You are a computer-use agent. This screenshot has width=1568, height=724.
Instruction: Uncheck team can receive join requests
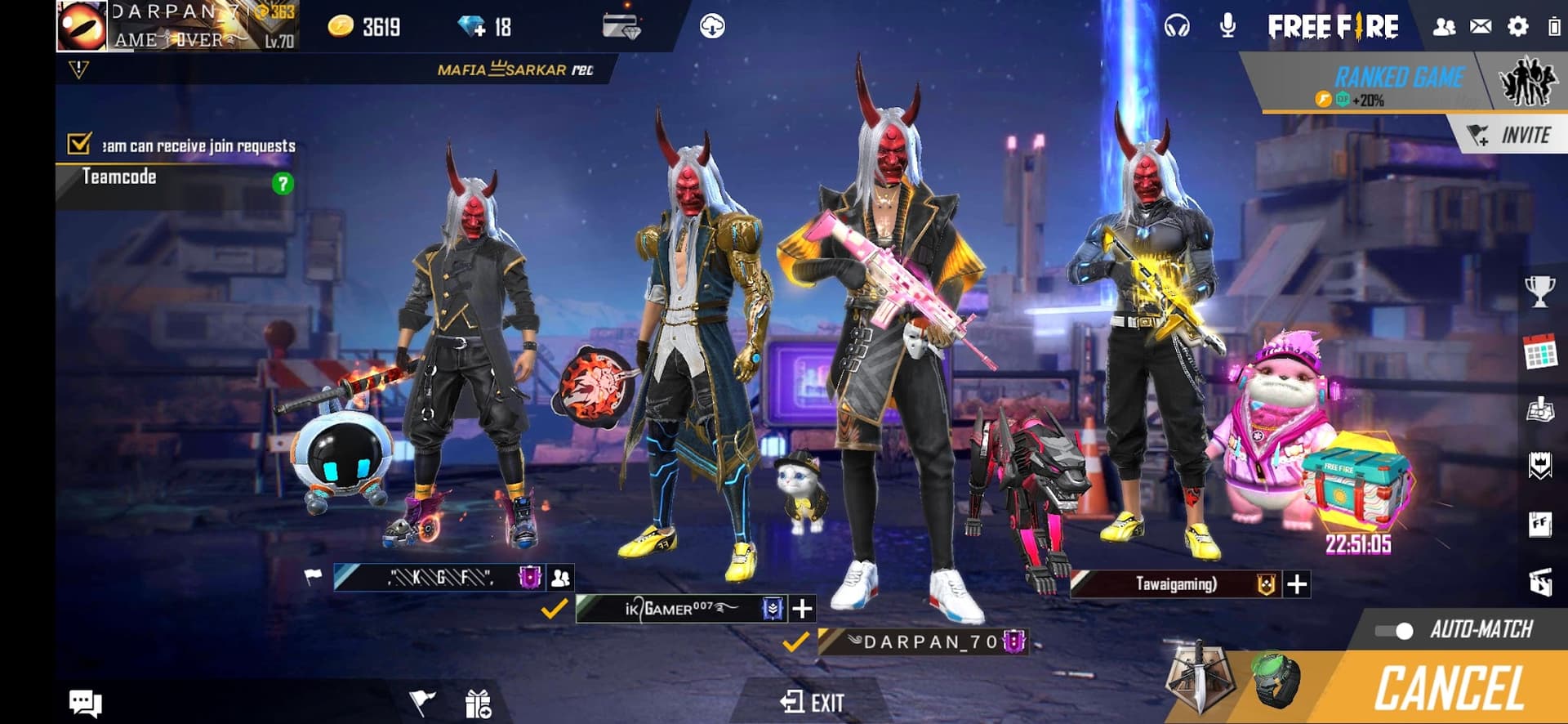[x=79, y=145]
